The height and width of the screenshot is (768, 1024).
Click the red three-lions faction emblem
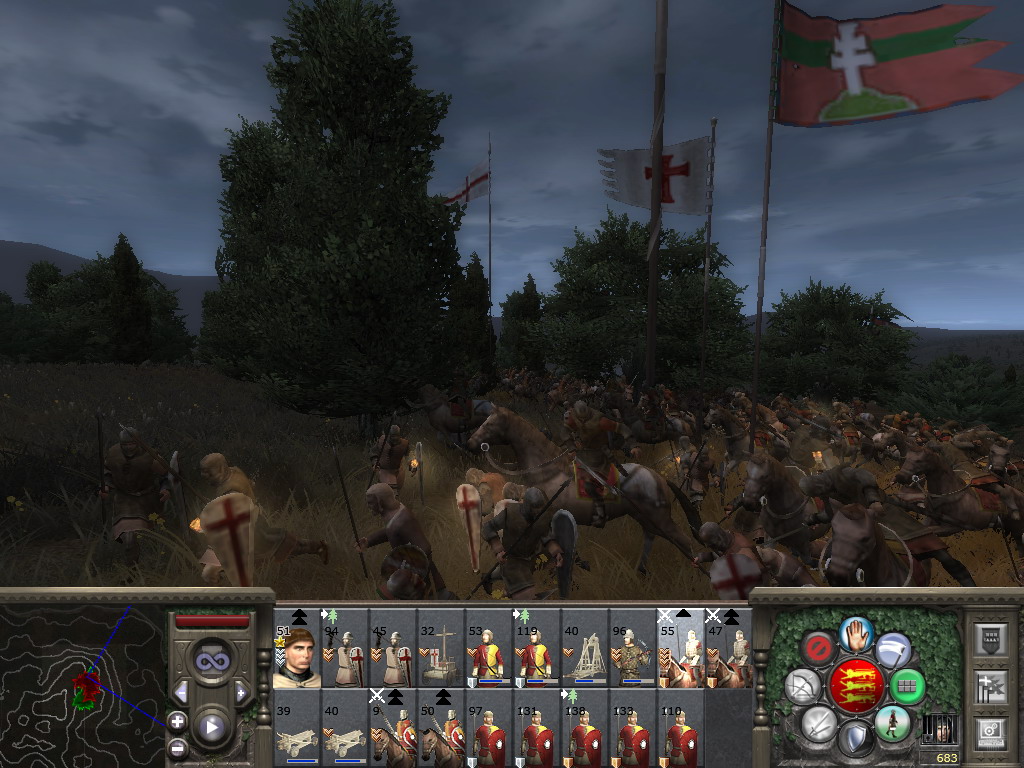click(855, 686)
